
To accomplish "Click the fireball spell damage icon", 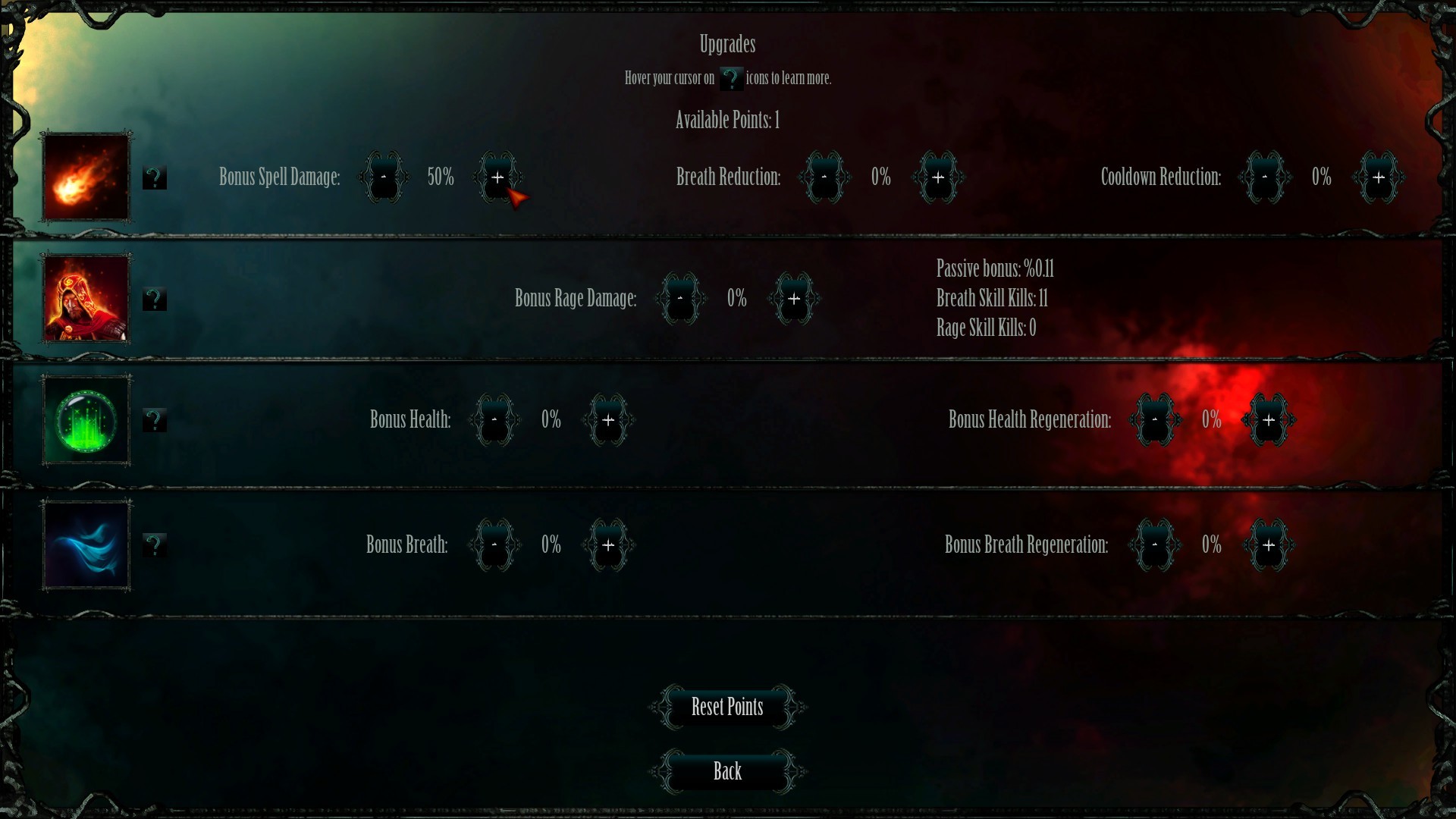I will [x=85, y=178].
